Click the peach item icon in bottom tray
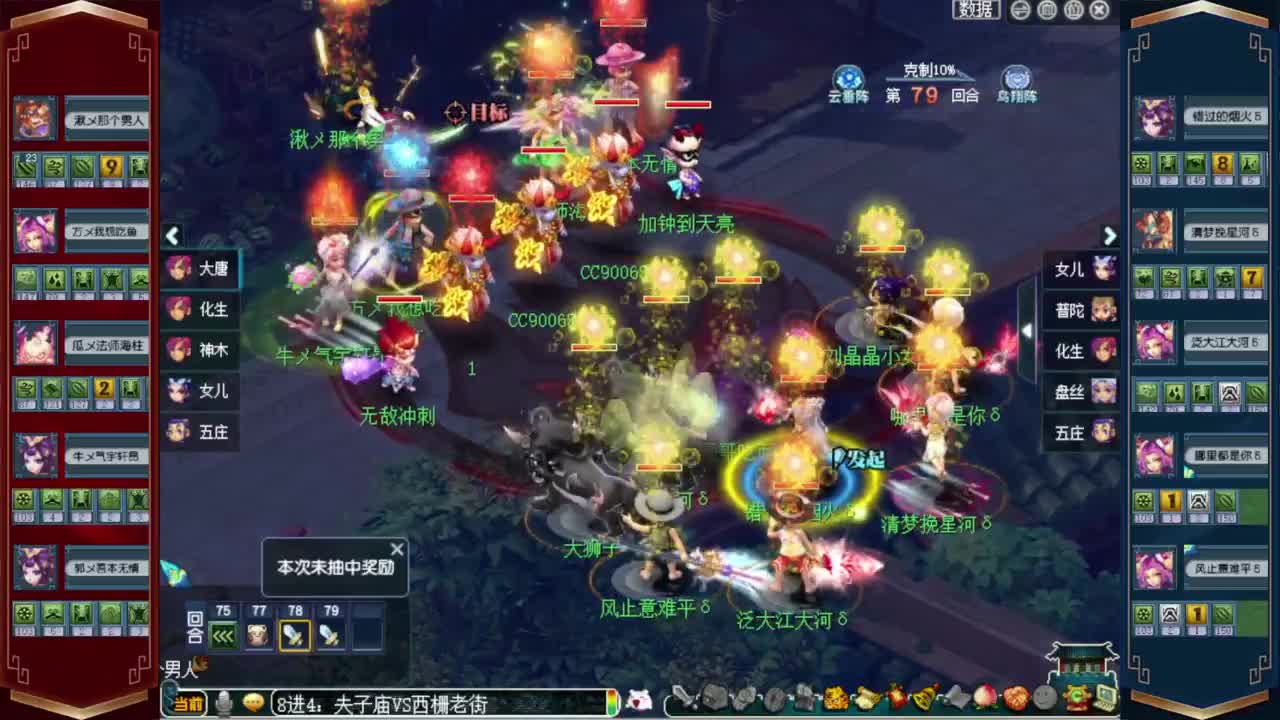 pyautogui.click(x=986, y=697)
